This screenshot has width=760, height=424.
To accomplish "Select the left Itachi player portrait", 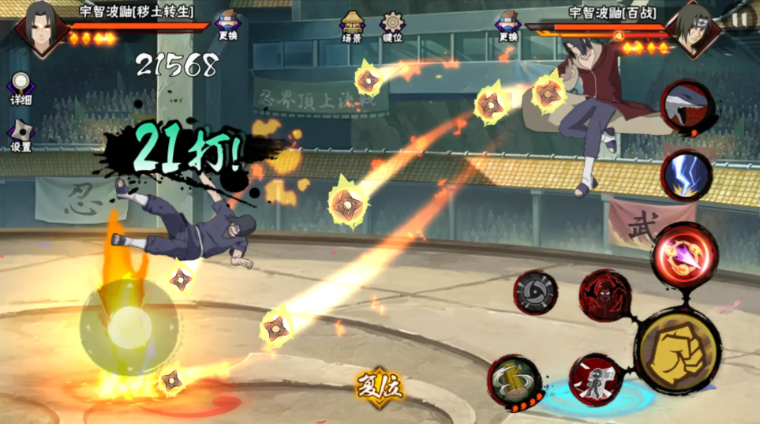I will pyautogui.click(x=41, y=25).
